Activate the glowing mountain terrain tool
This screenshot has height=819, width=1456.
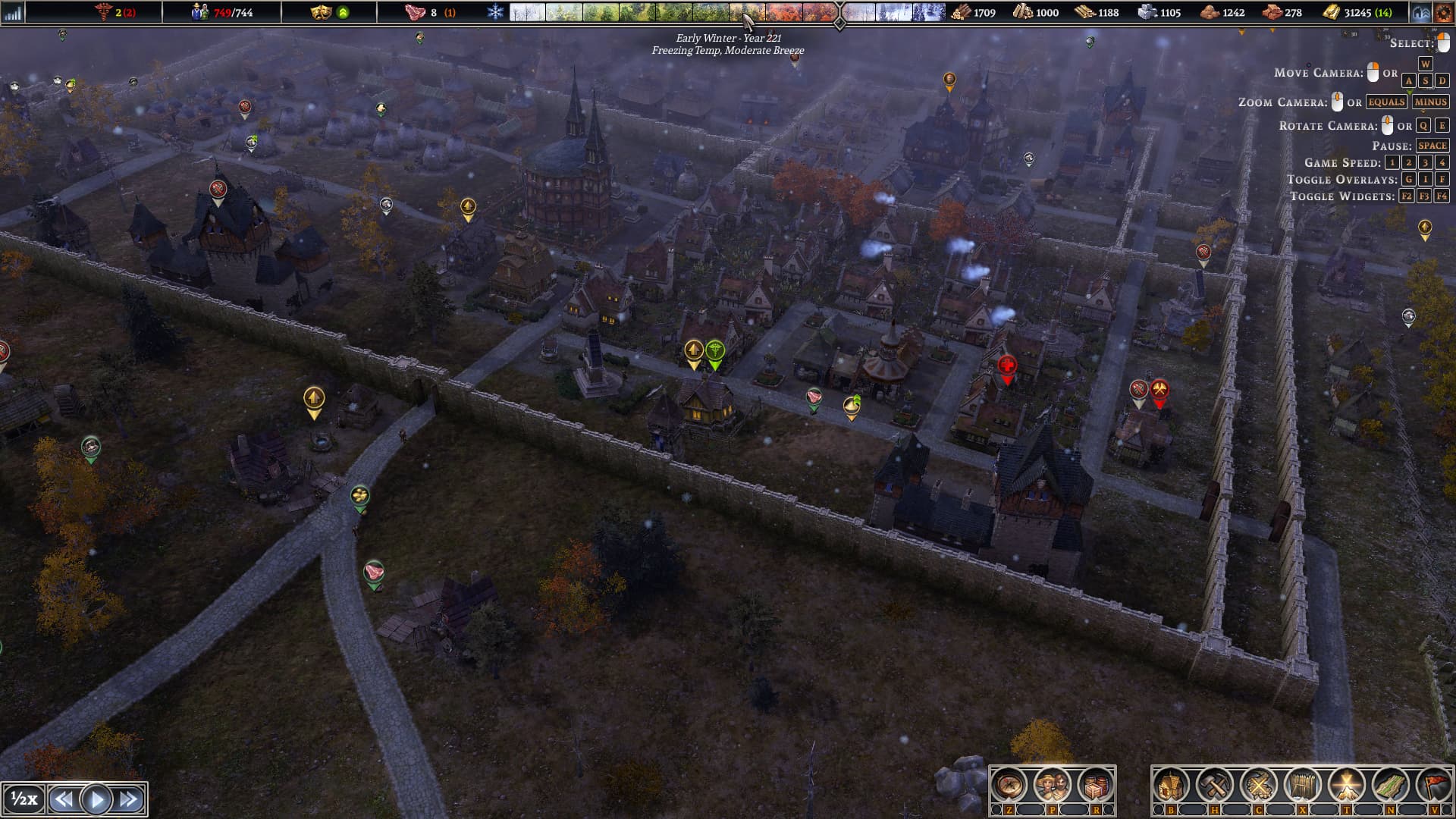[x=1346, y=786]
